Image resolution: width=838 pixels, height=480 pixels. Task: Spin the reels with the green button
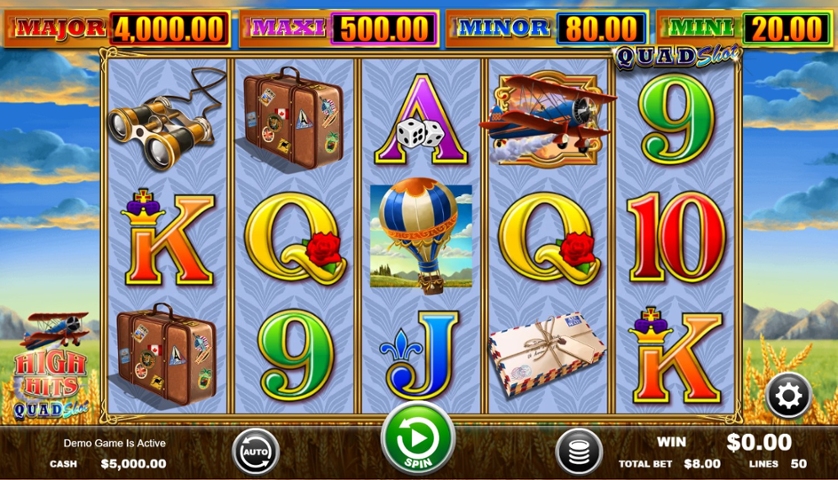click(x=418, y=438)
